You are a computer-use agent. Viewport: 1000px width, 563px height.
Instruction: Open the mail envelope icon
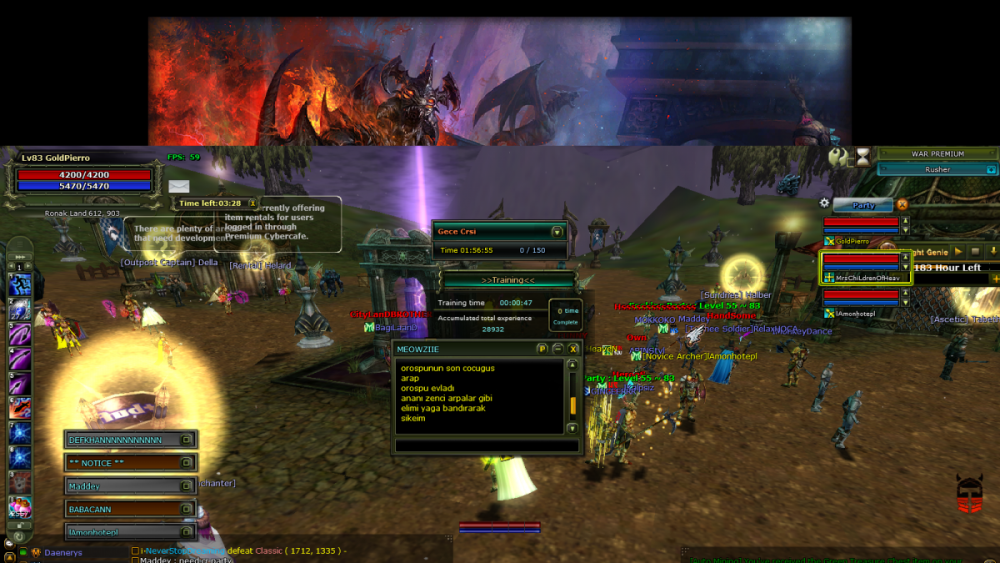pyautogui.click(x=179, y=186)
